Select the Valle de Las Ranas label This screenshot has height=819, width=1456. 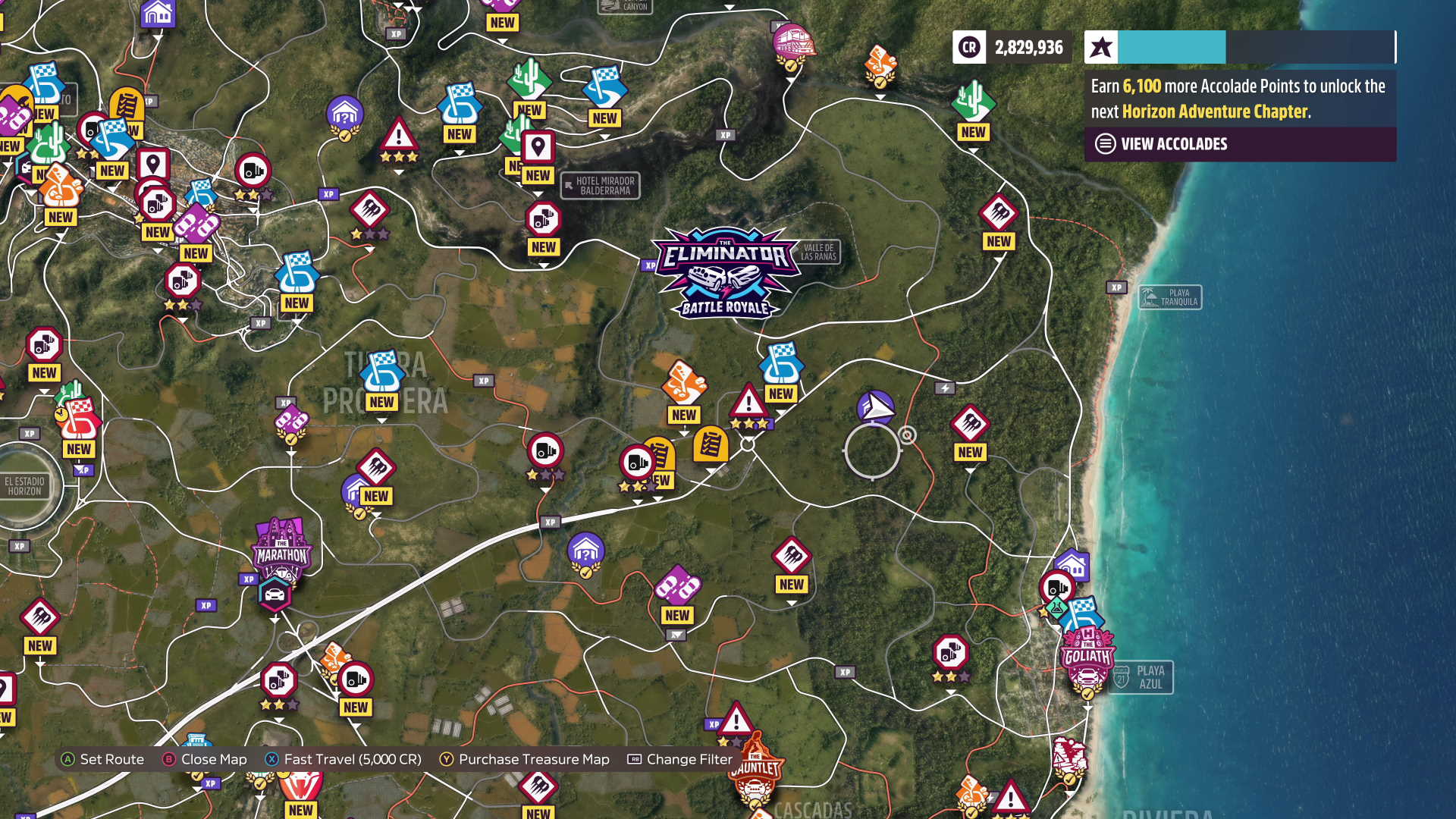coord(818,252)
